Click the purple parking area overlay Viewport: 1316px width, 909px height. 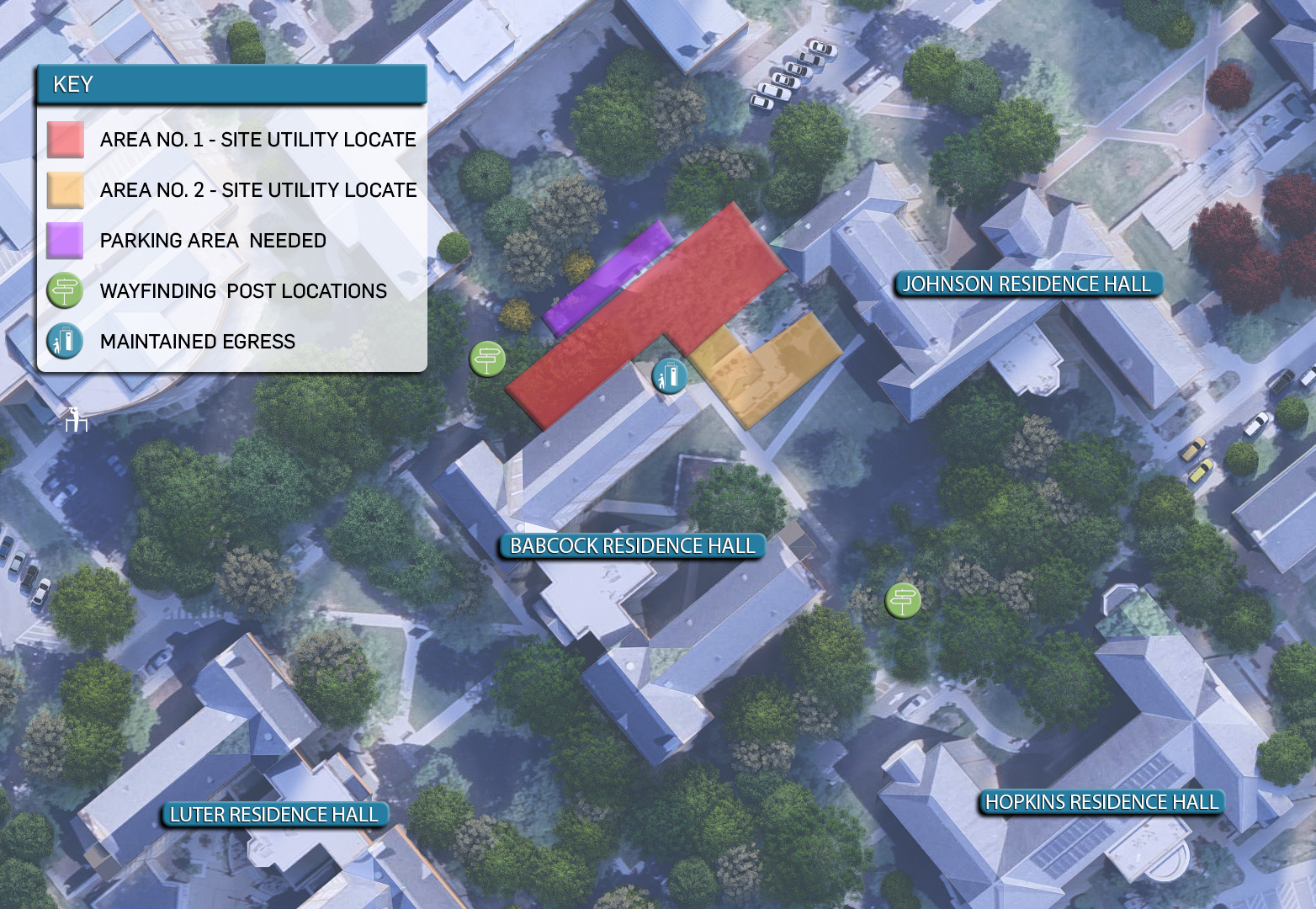608,278
